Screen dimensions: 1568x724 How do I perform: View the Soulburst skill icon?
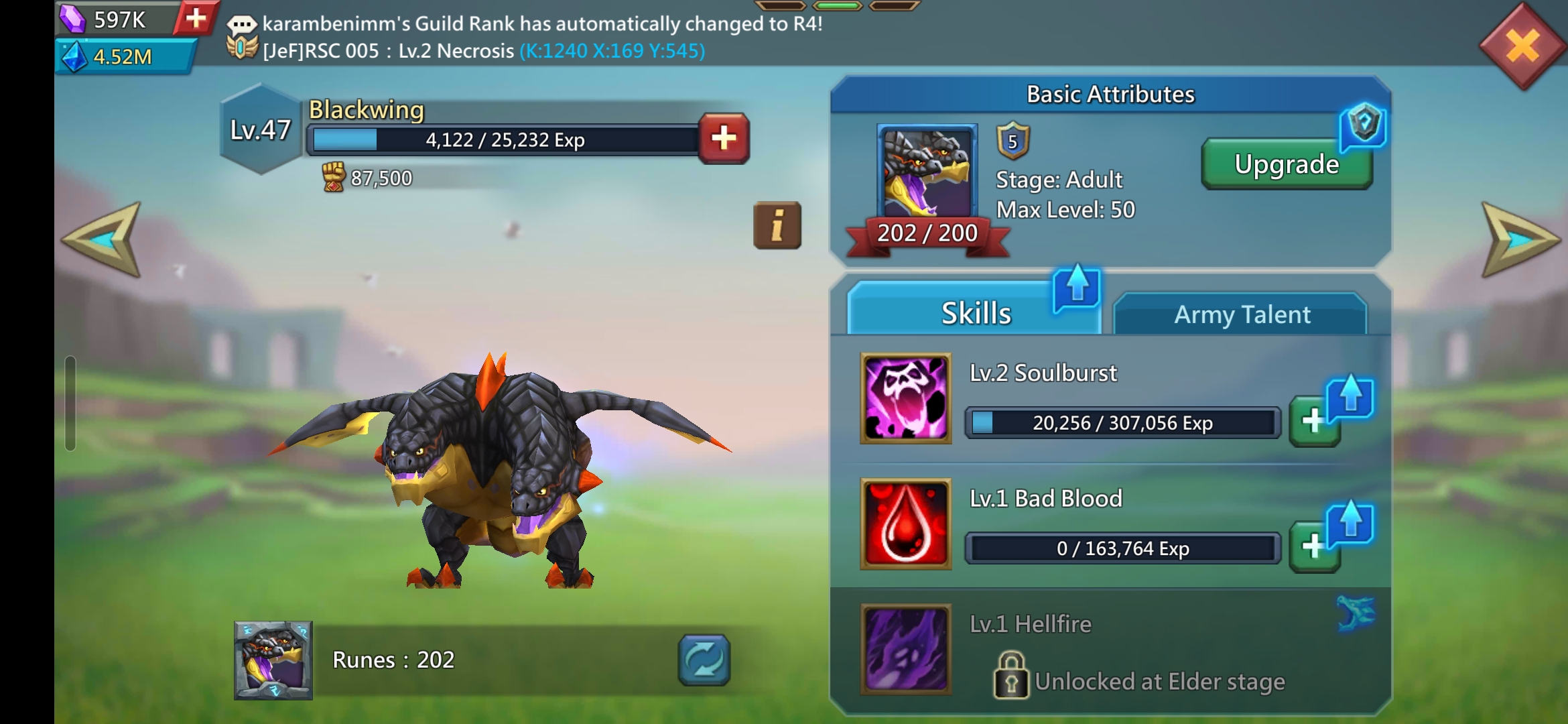tap(905, 398)
